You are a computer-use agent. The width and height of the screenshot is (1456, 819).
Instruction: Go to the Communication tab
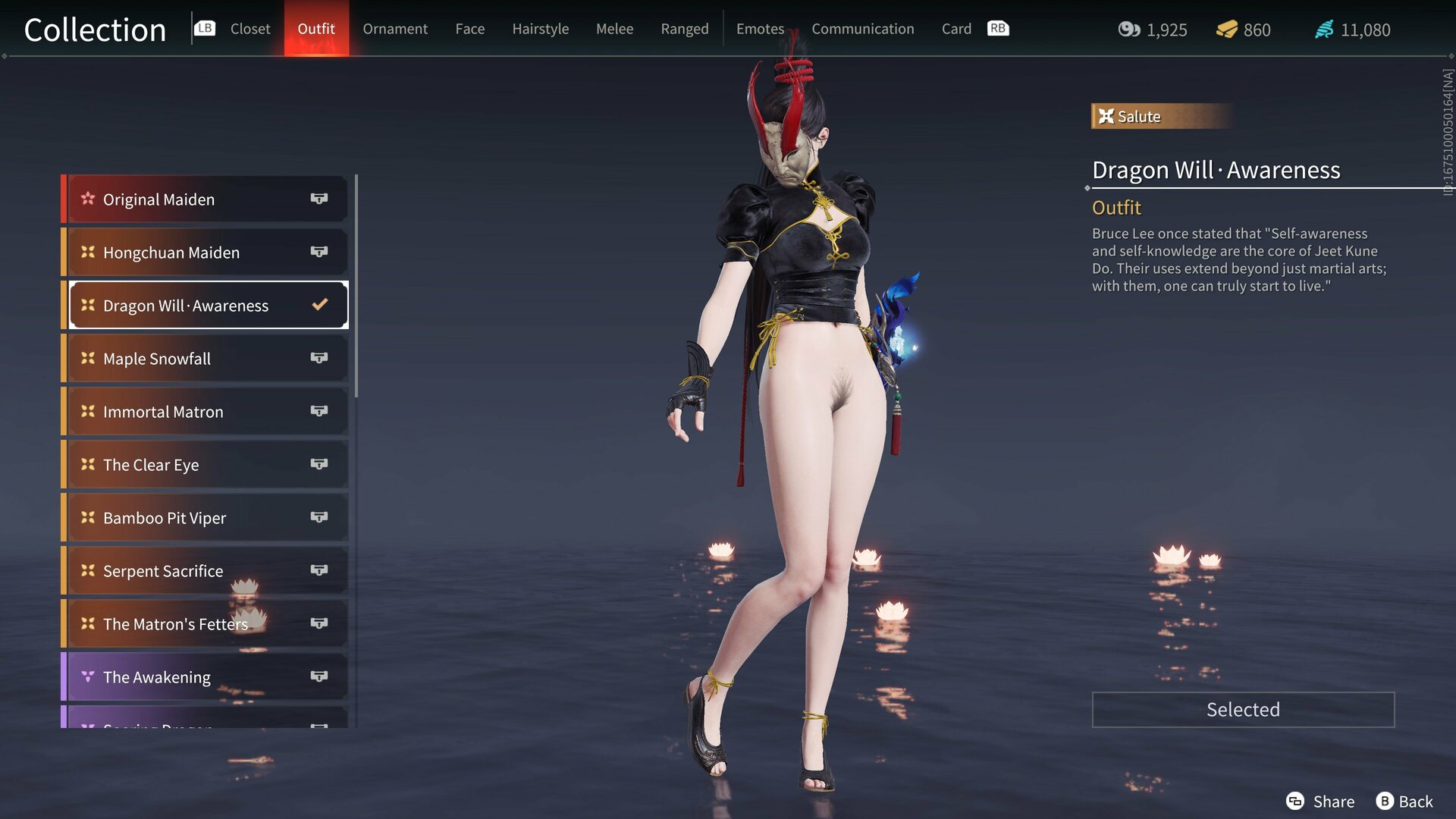click(862, 29)
